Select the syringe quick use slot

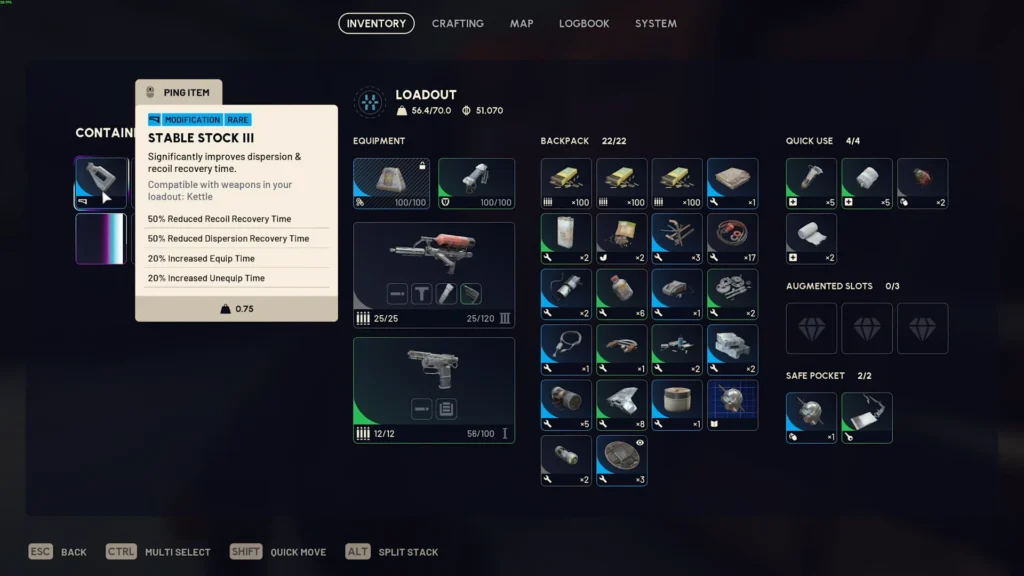(x=811, y=183)
